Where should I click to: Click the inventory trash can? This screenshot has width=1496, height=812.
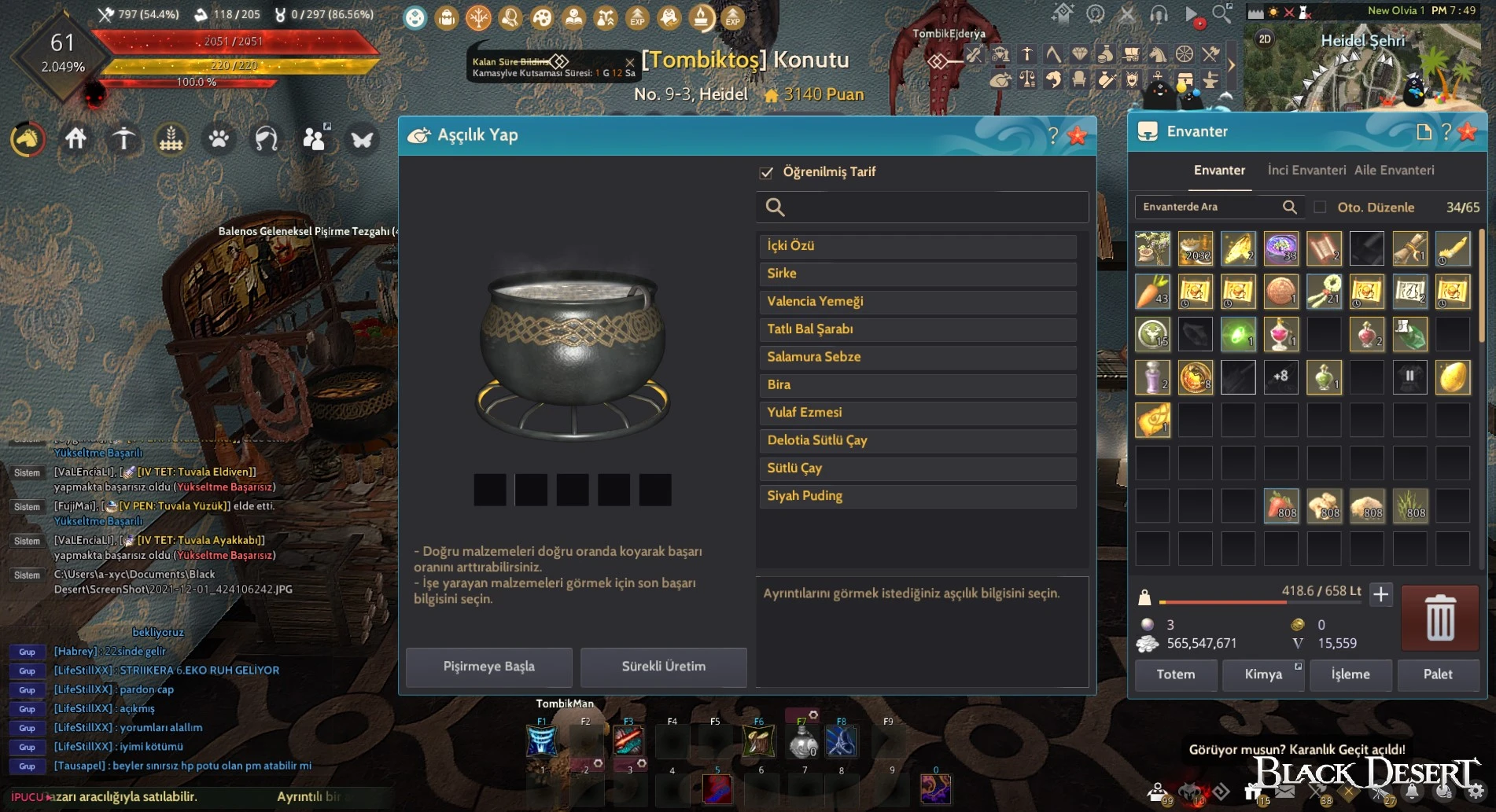[x=1440, y=618]
